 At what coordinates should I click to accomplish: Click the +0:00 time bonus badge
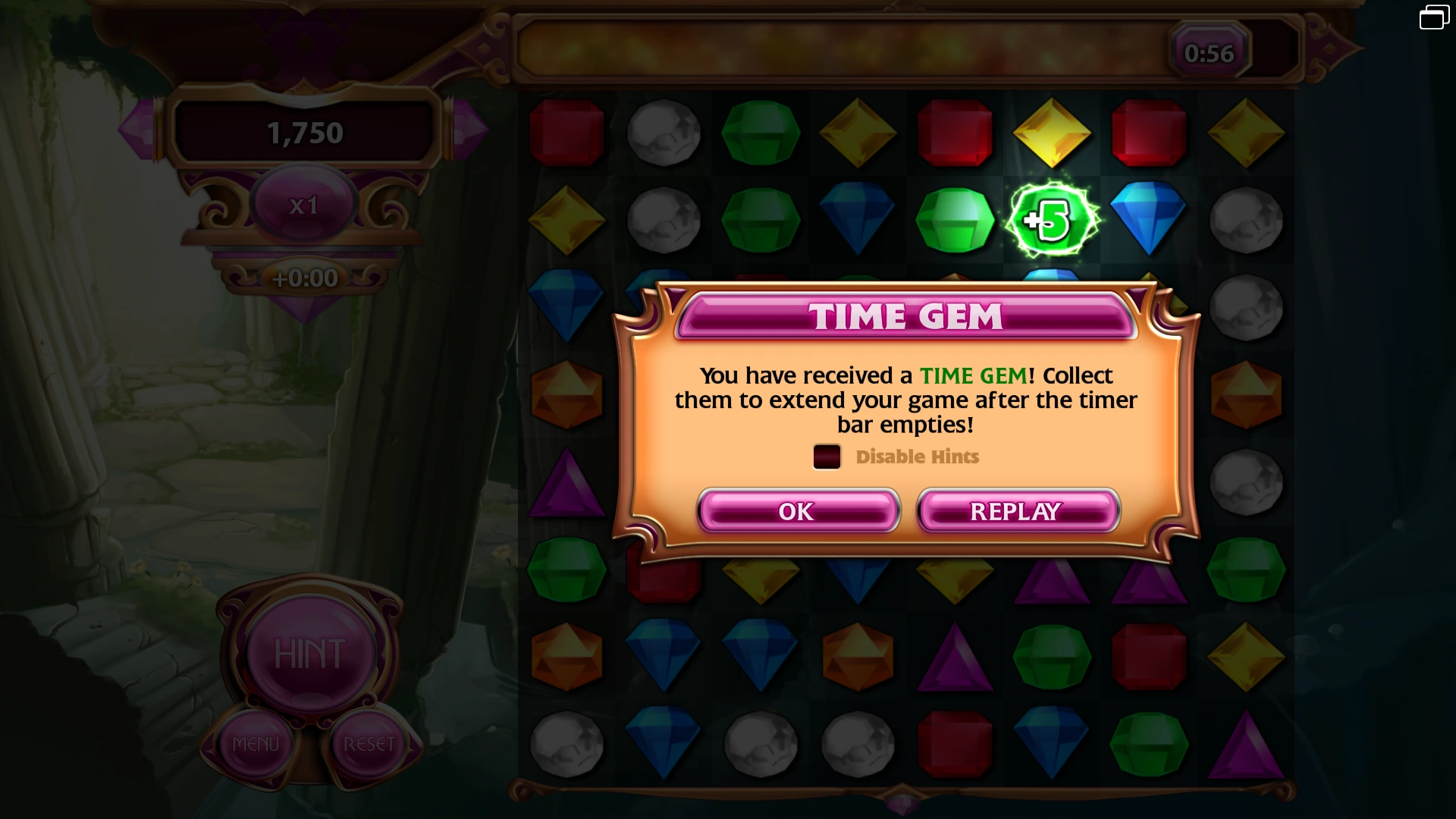pos(303,278)
